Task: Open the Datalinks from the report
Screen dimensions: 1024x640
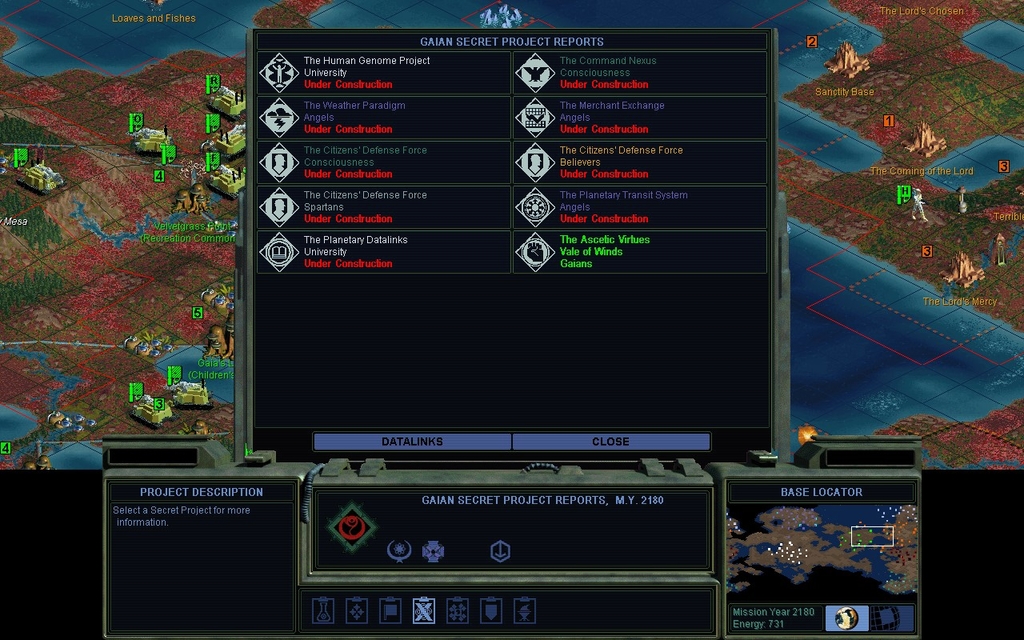Action: coord(412,441)
